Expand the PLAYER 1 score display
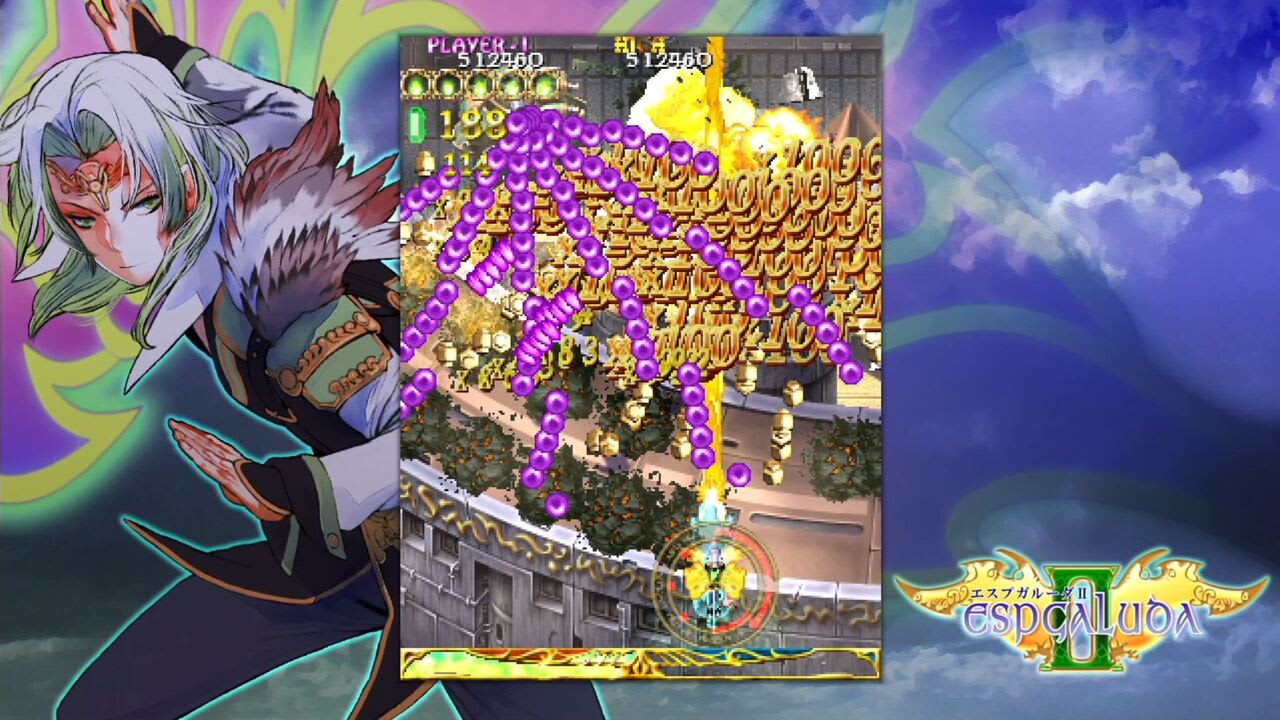This screenshot has width=1280, height=720. [477, 44]
